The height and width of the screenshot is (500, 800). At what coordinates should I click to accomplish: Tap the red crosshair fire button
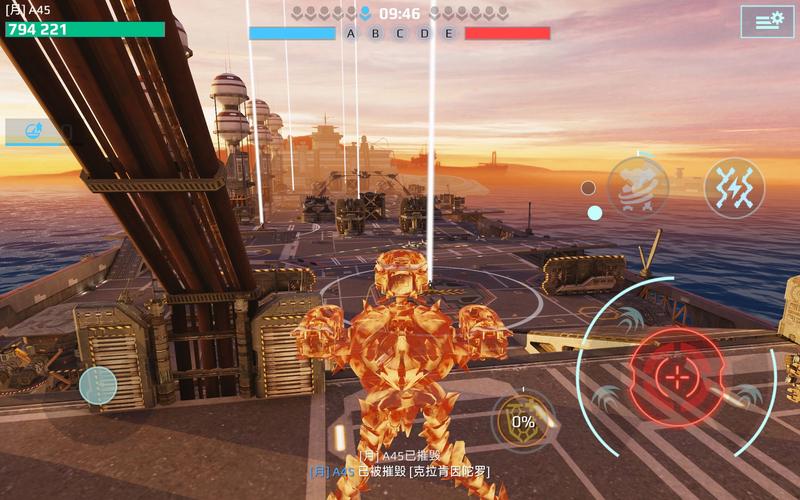pos(677,378)
